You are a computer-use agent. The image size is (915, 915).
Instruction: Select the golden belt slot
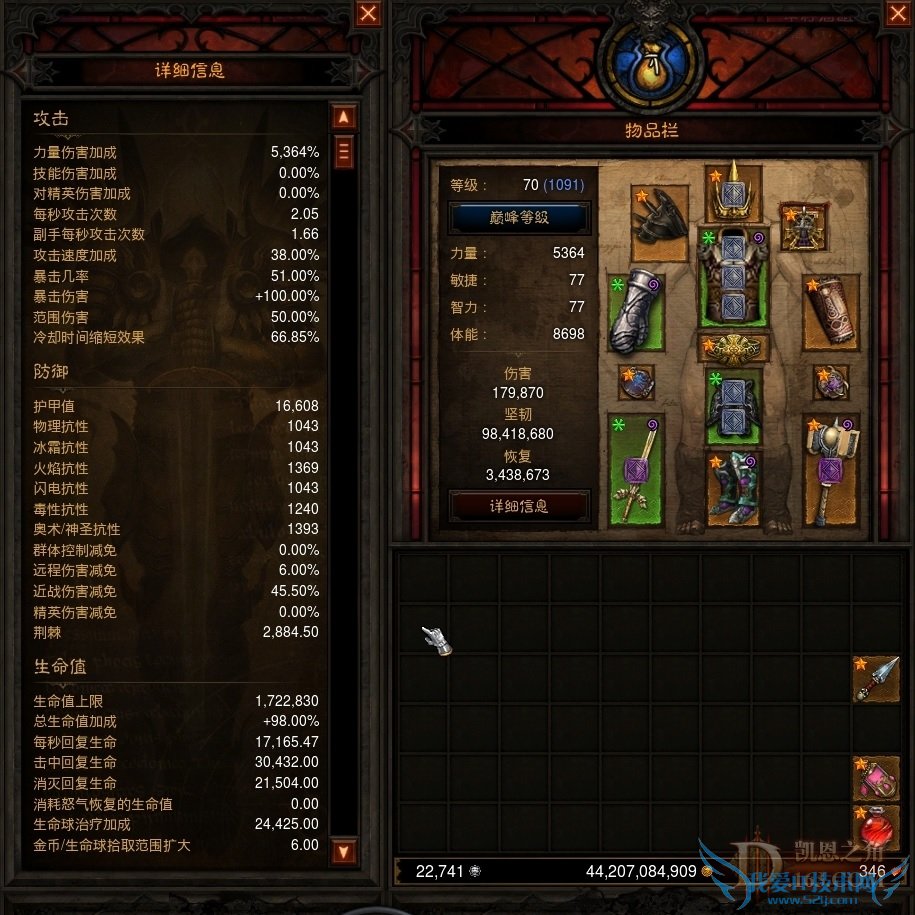733,348
